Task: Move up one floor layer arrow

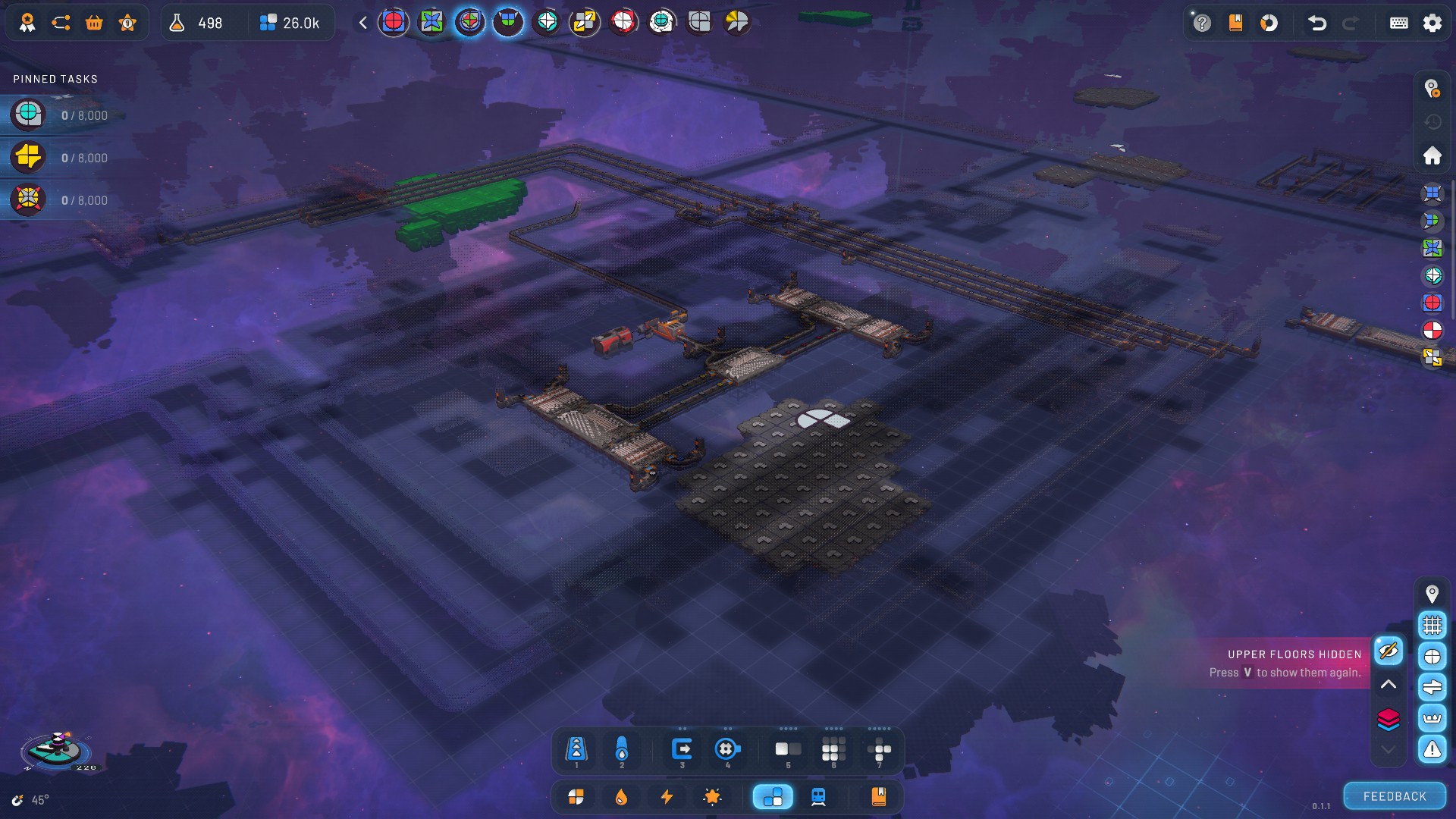Action: [x=1389, y=685]
